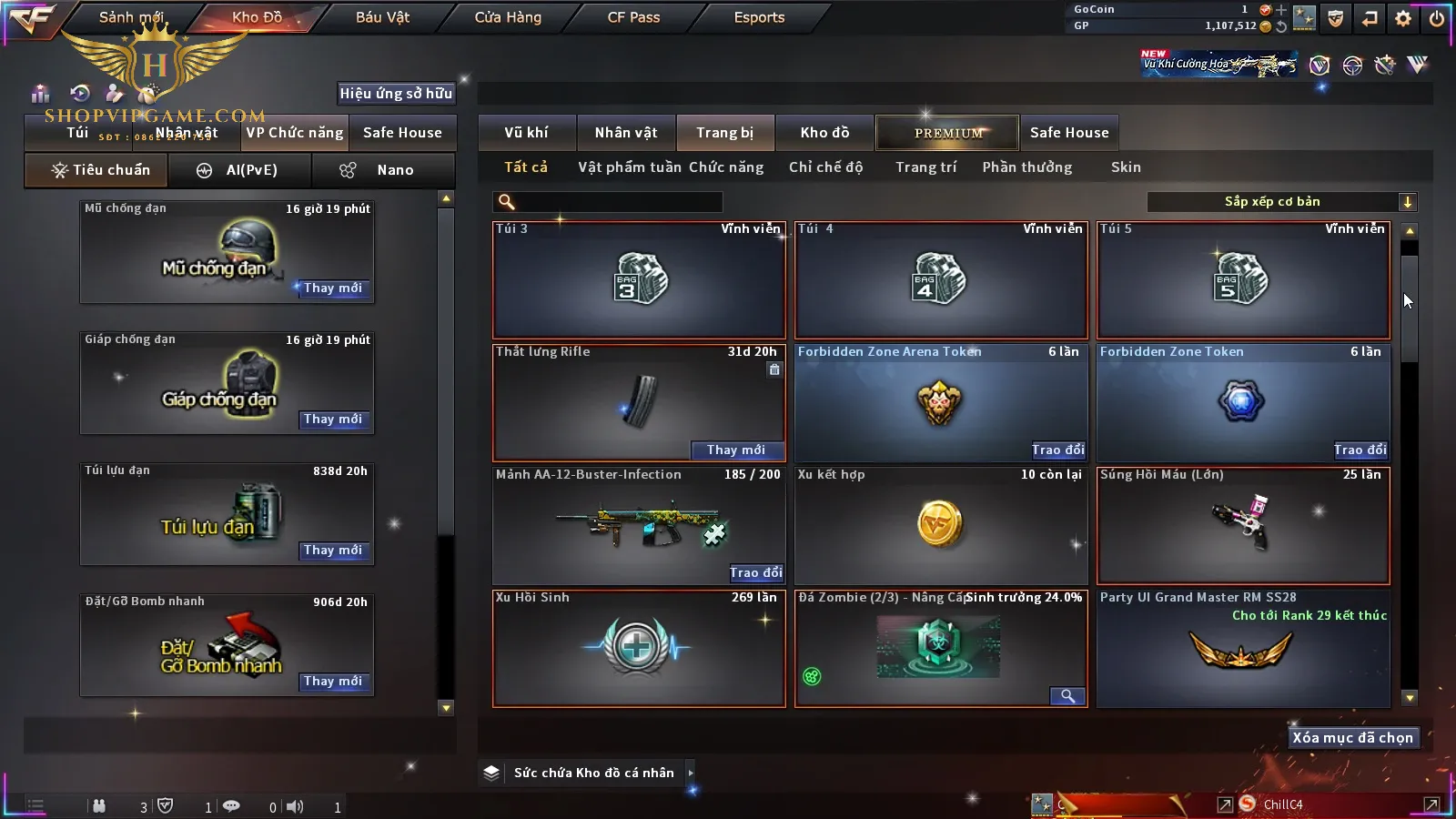Open the gear settings icon
The image size is (1456, 819).
(1403, 18)
